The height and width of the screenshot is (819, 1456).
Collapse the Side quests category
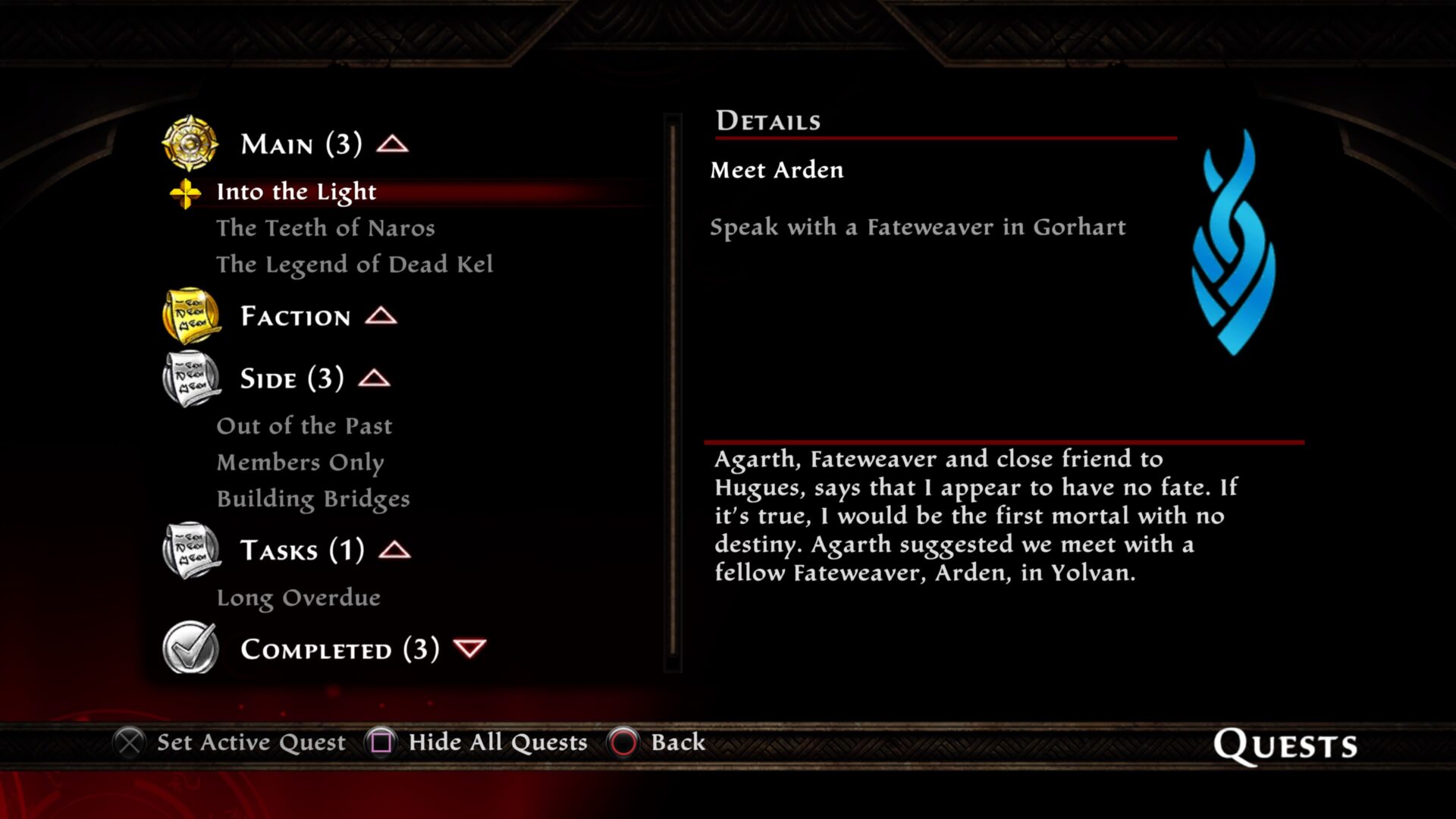pos(374,378)
